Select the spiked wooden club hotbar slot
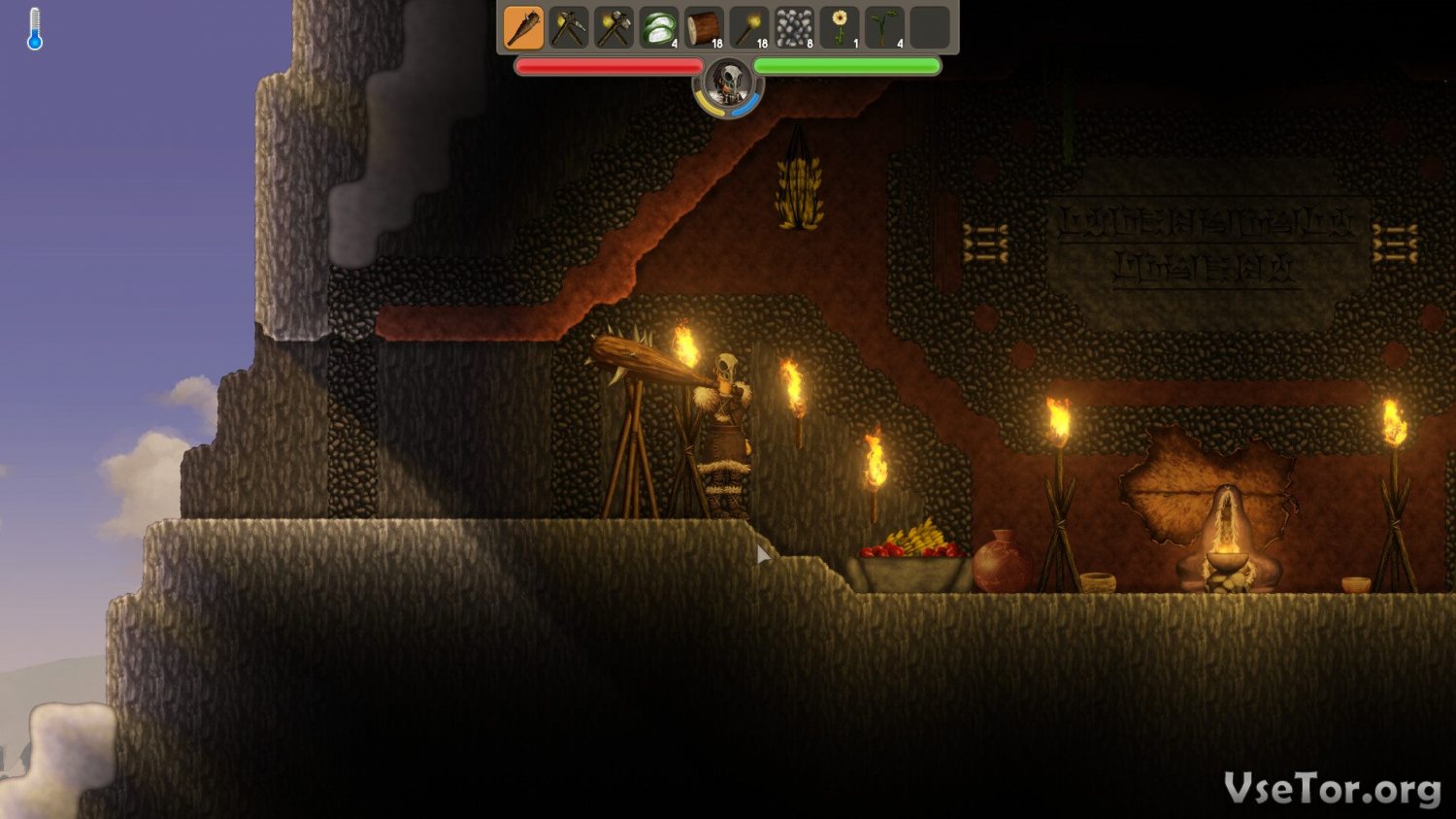The image size is (1456, 819). tap(523, 27)
